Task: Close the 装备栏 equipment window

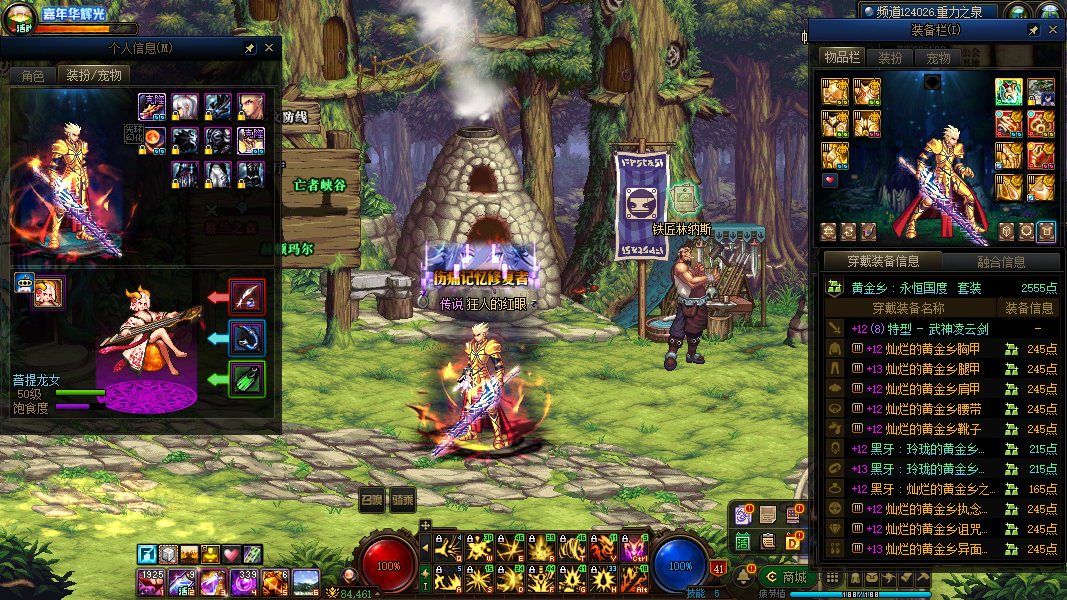Action: [x=1052, y=31]
